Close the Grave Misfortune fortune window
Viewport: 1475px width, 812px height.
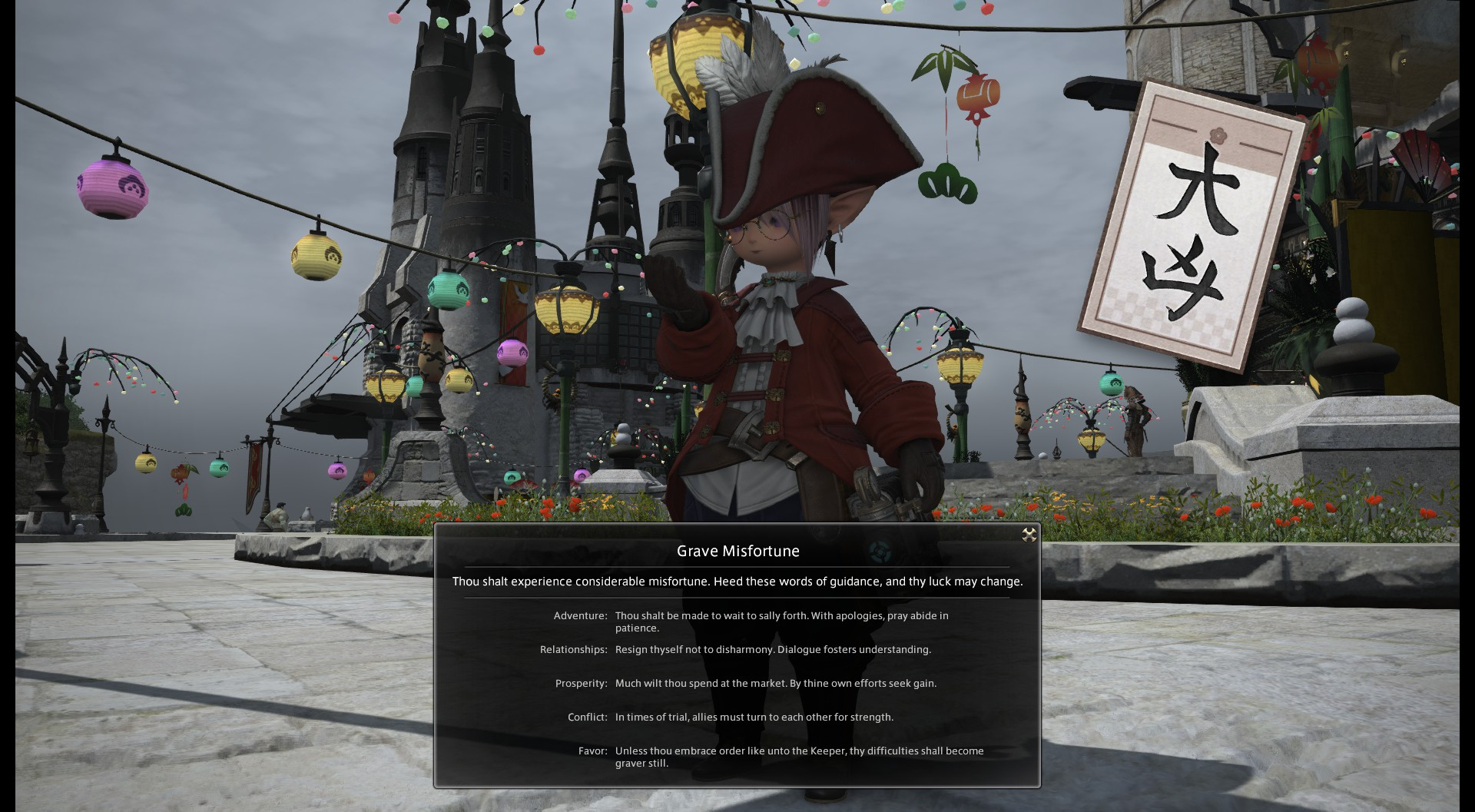pos(1029,535)
